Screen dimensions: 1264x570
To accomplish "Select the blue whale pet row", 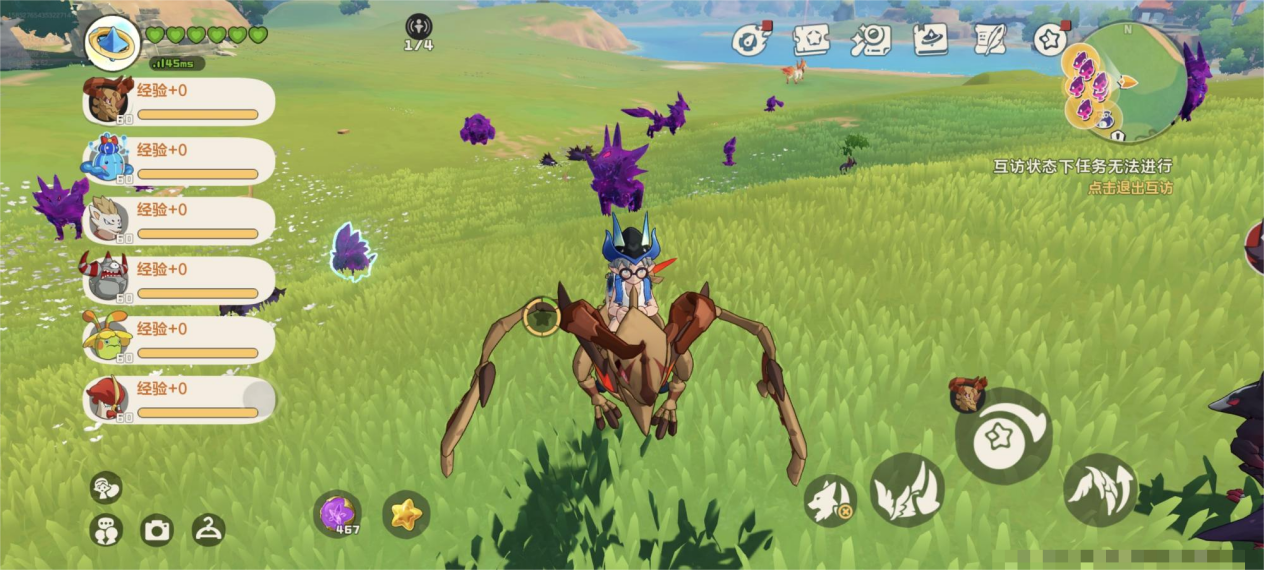I will tap(179, 161).
